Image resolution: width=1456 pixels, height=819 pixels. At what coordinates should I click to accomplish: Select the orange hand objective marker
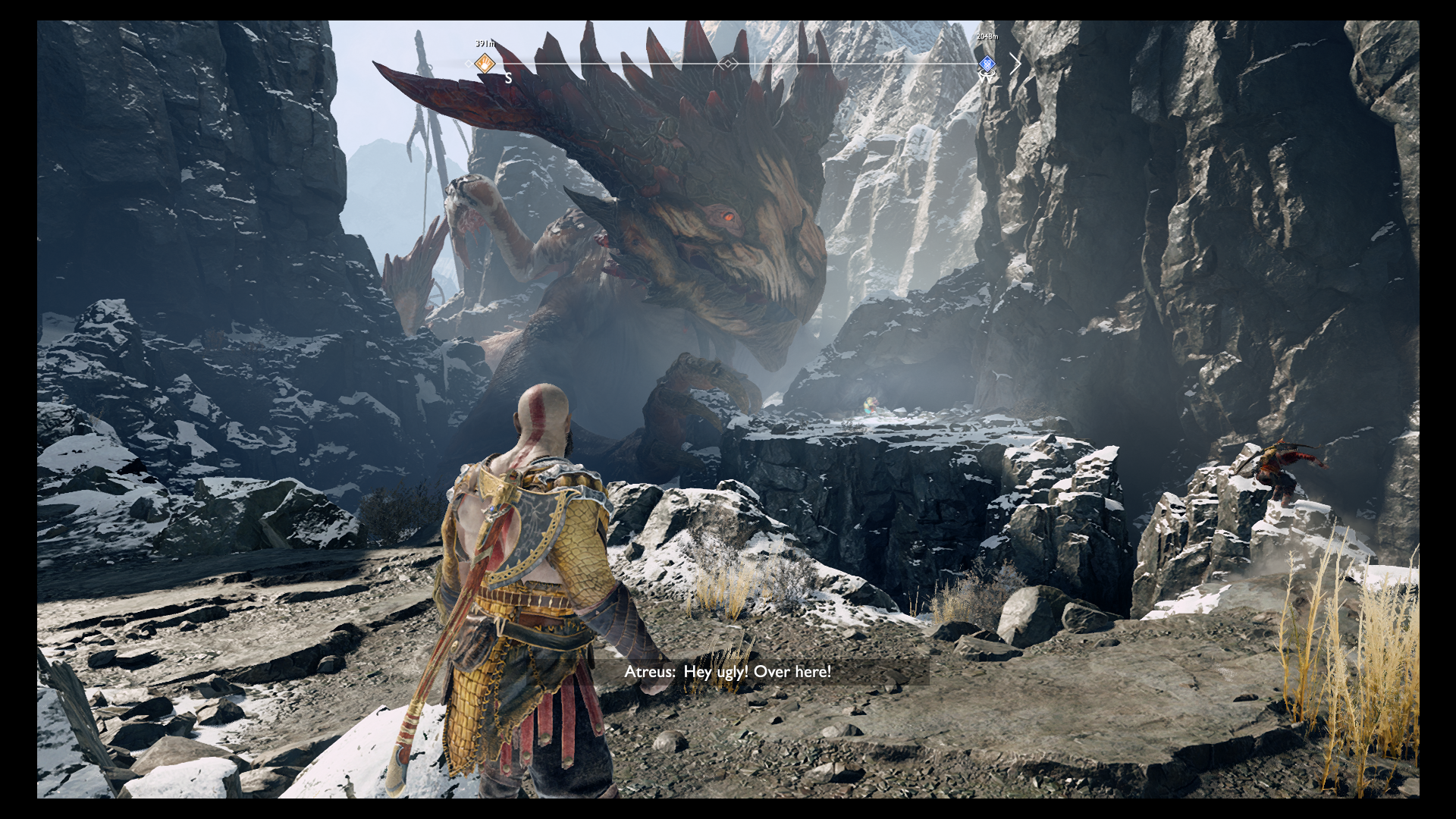pos(485,64)
